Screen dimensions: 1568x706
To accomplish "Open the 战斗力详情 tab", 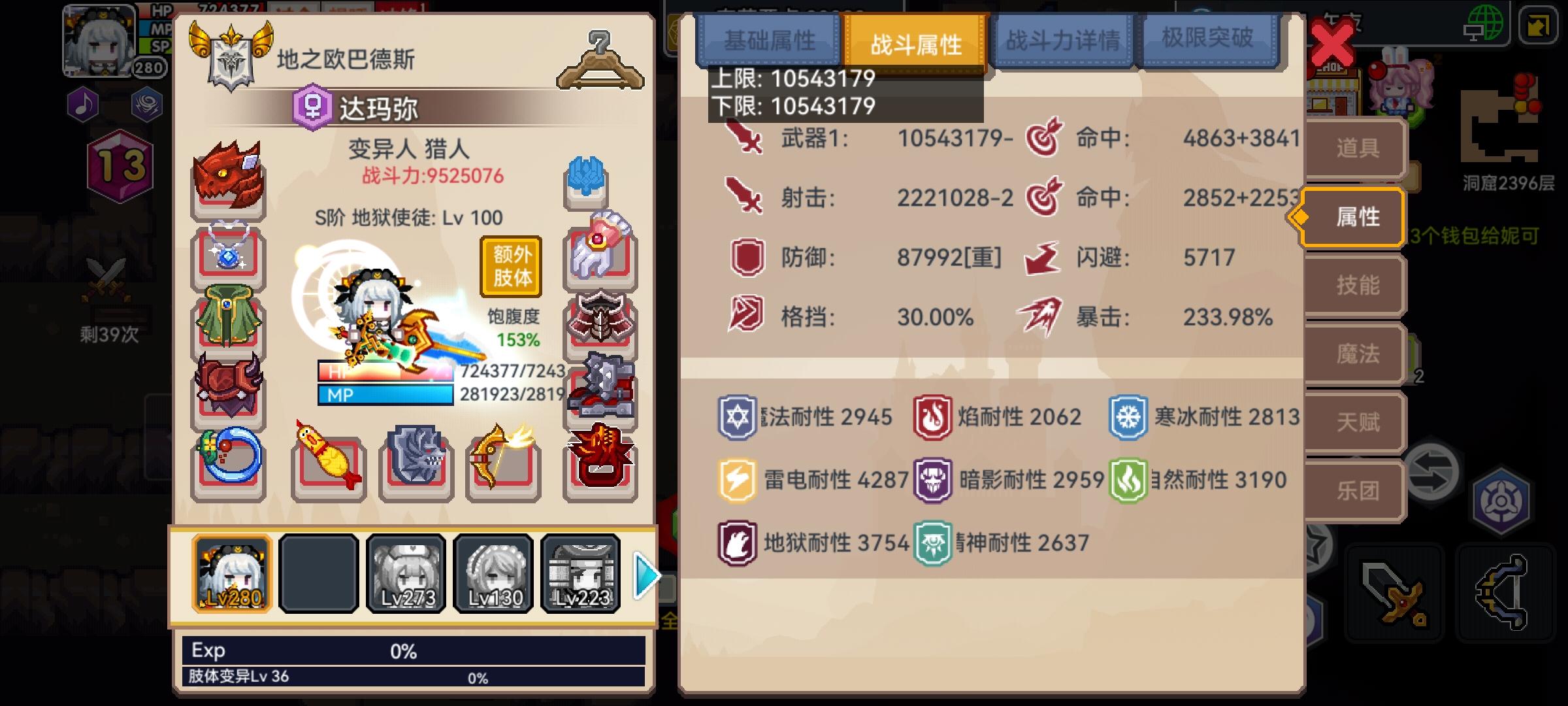I will [1061, 39].
